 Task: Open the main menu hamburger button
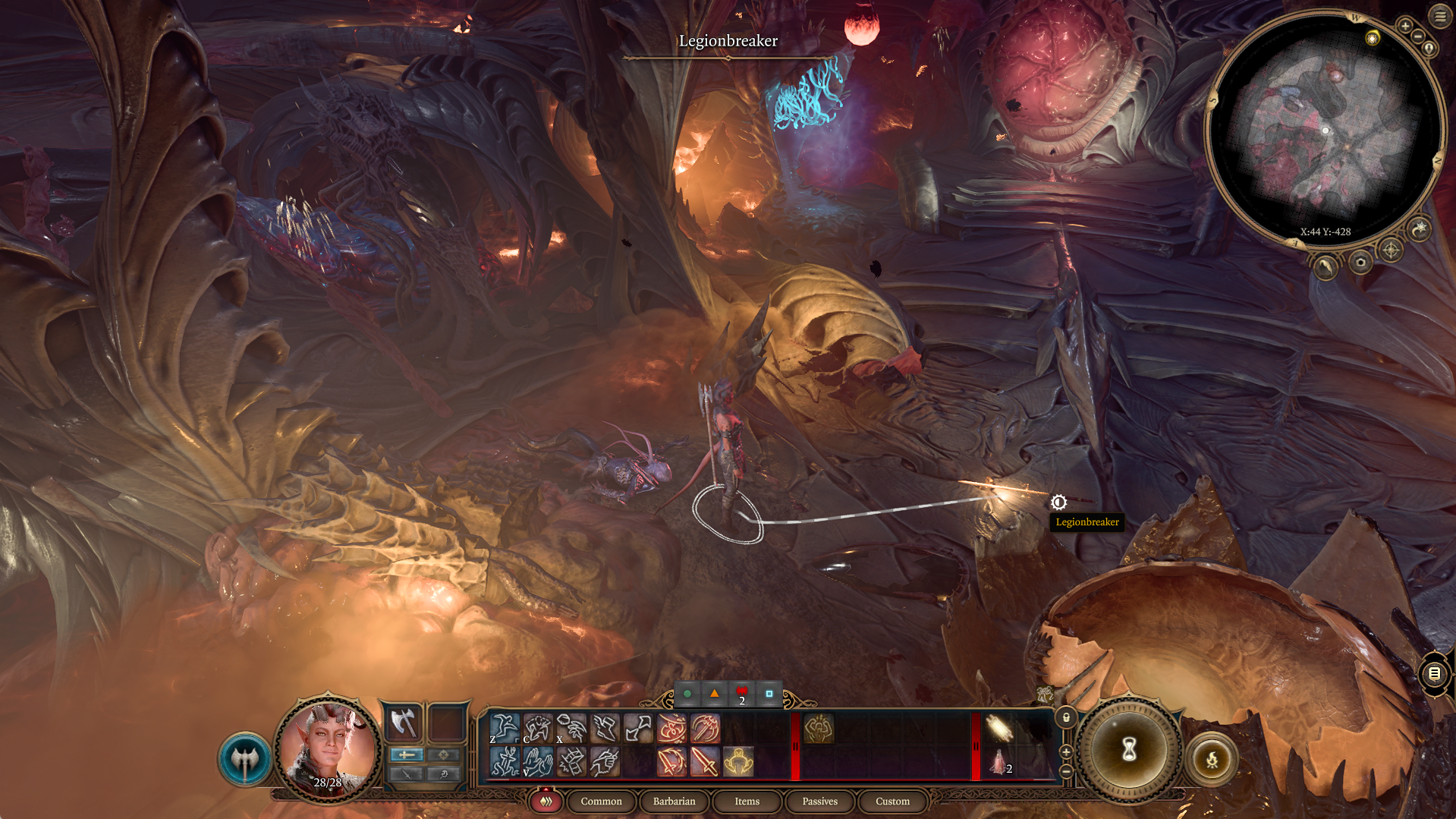[1440, 16]
